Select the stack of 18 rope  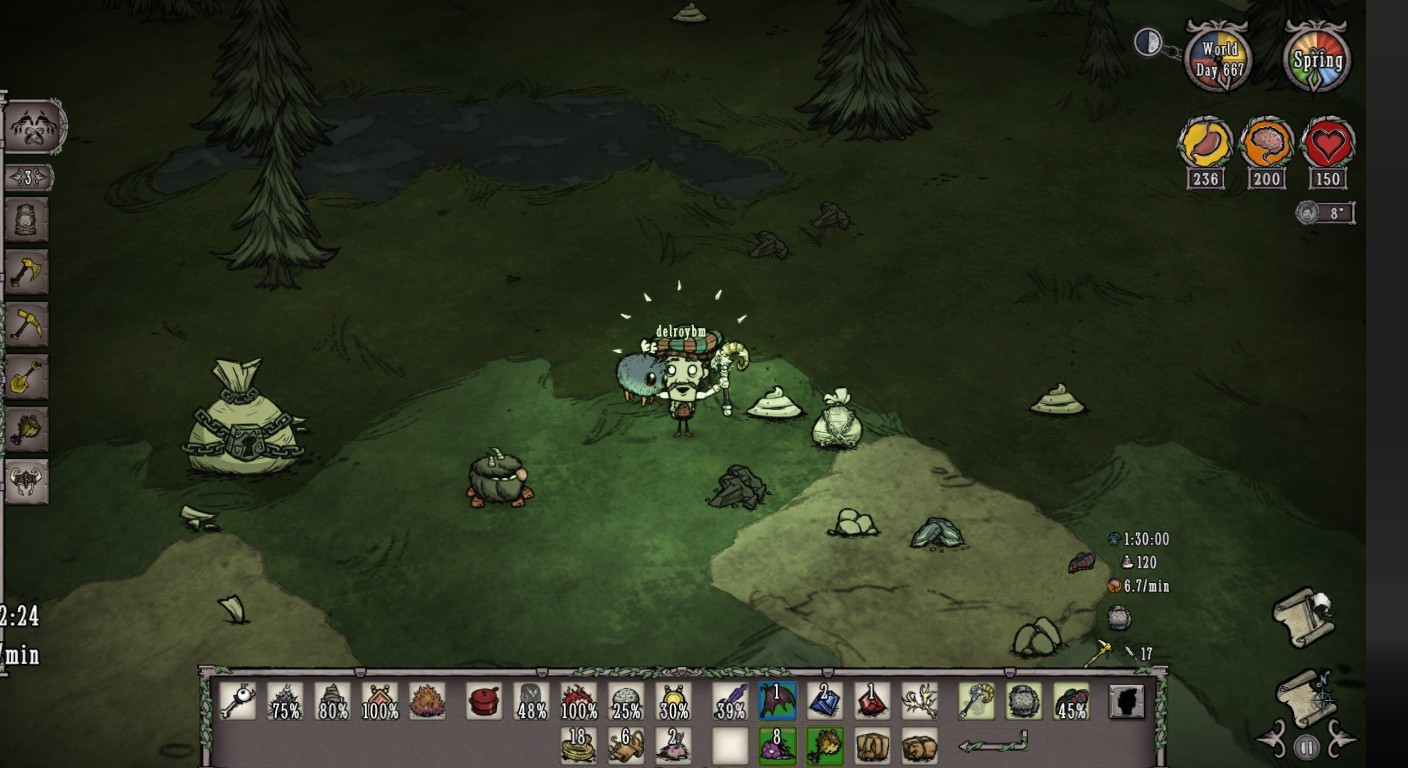tap(578, 746)
